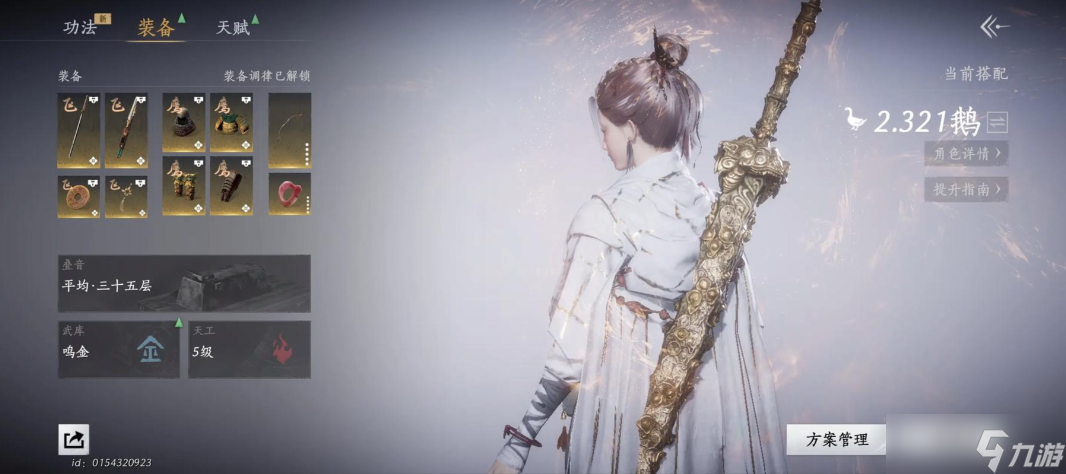
Task: Select the bow equipment slot
Action: click(x=289, y=130)
